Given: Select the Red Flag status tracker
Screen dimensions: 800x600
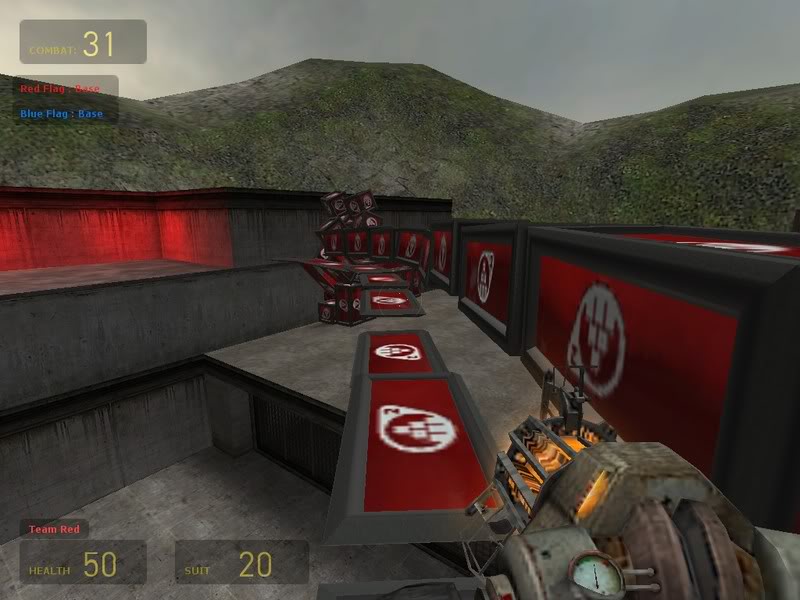Looking at the screenshot, I should click(62, 89).
